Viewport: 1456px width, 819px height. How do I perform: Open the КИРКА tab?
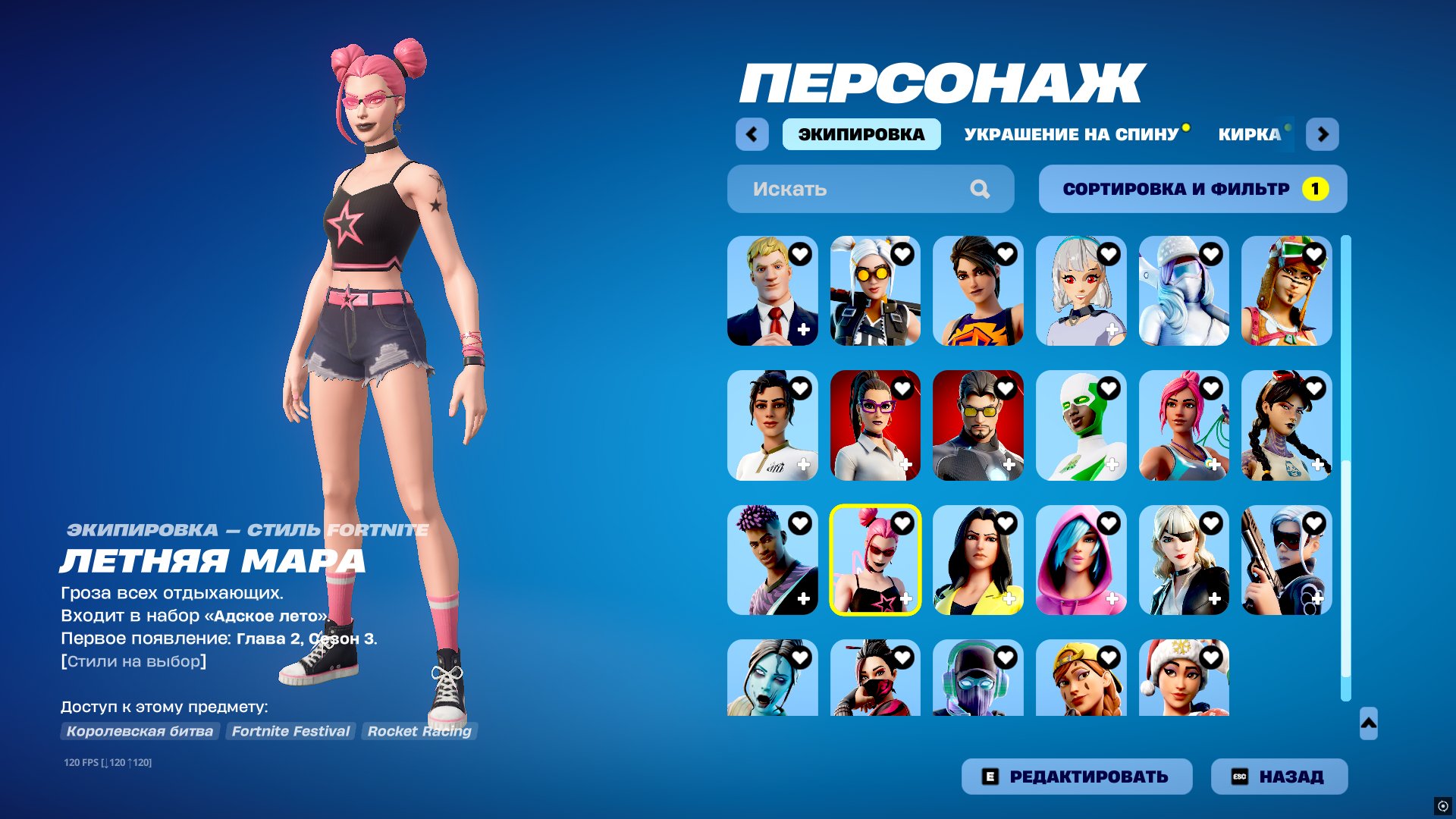click(1249, 134)
